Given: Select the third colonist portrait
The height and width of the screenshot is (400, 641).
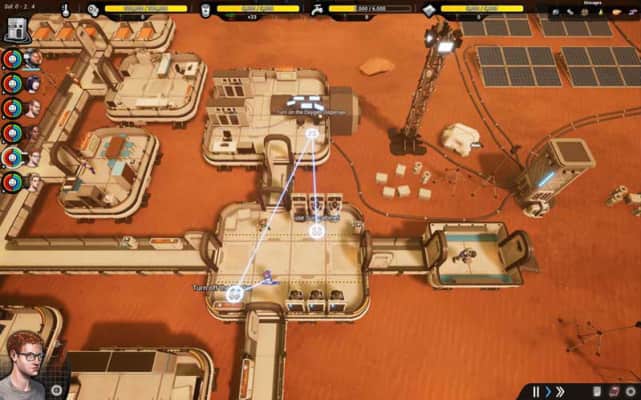Looking at the screenshot, I should (34, 108).
